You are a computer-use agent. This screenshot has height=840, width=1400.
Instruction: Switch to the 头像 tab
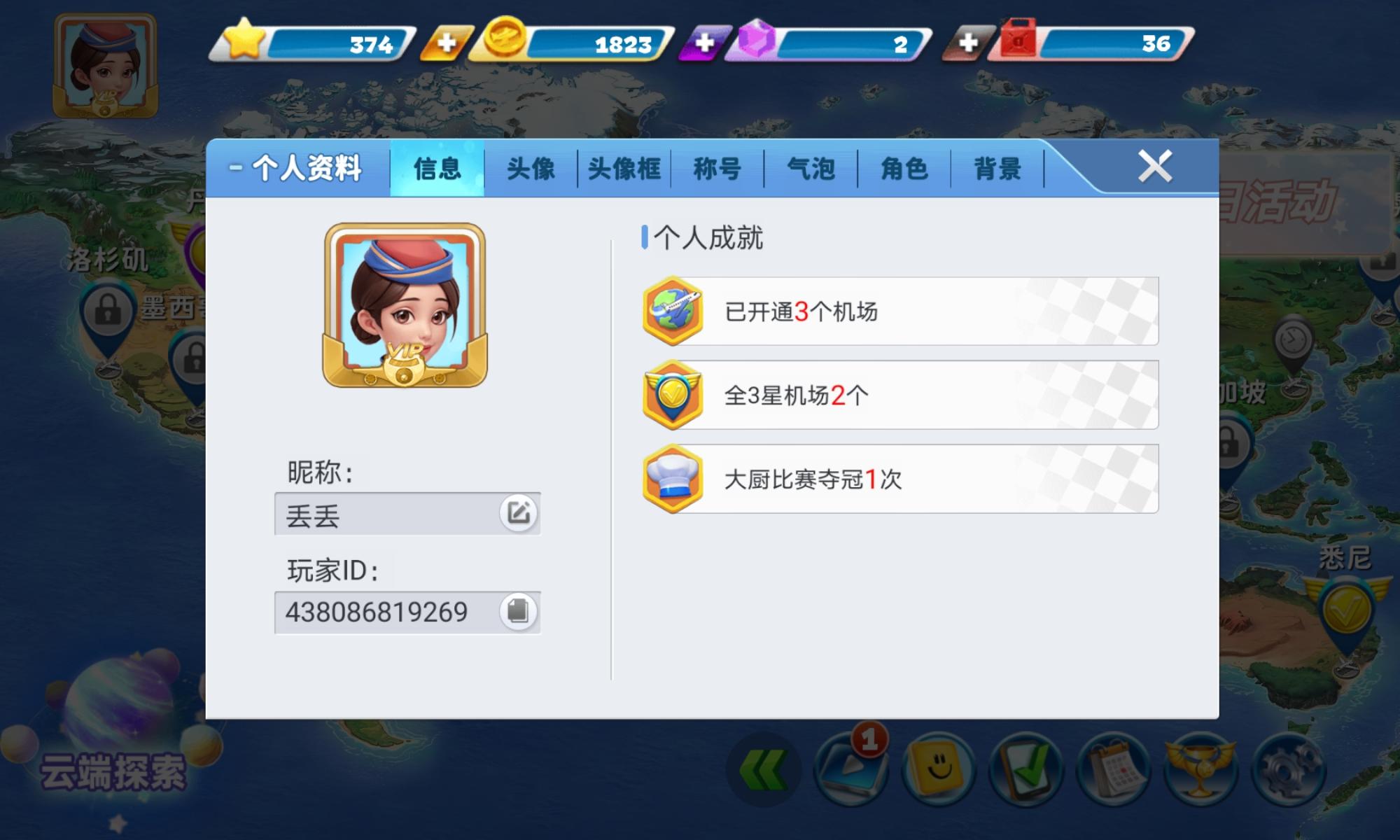coord(531,168)
